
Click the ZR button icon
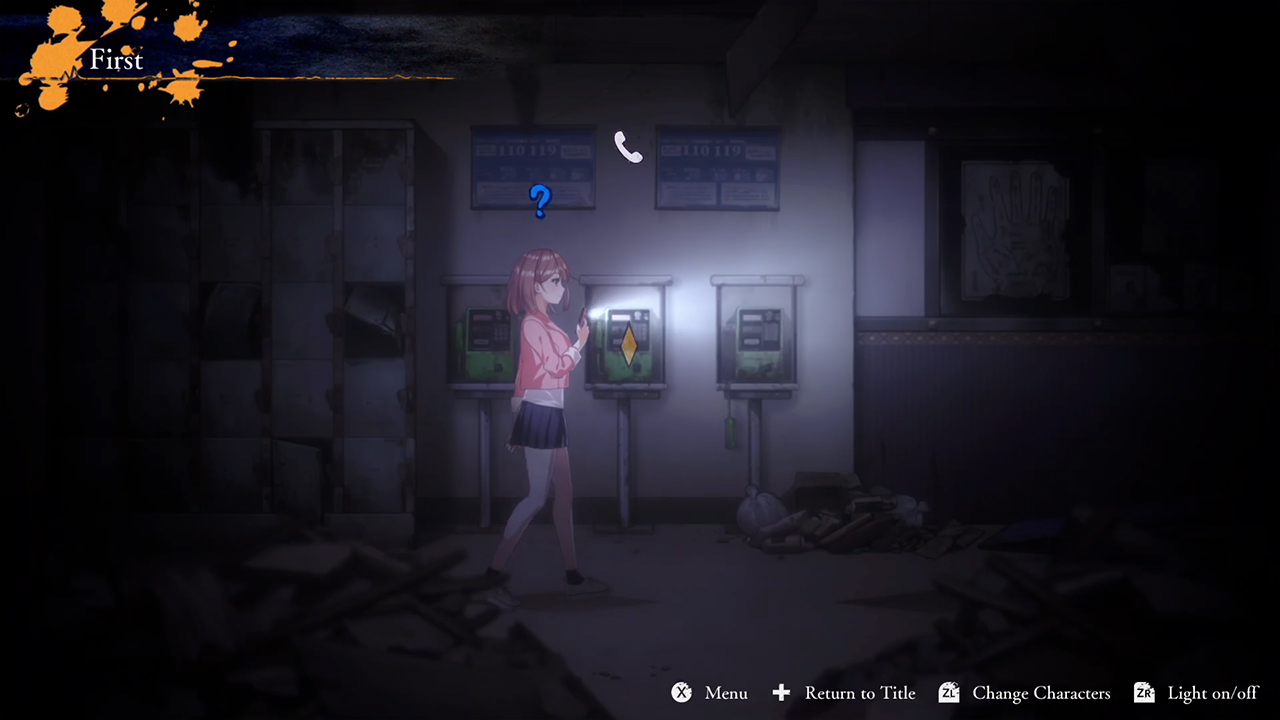pyautogui.click(x=1146, y=692)
